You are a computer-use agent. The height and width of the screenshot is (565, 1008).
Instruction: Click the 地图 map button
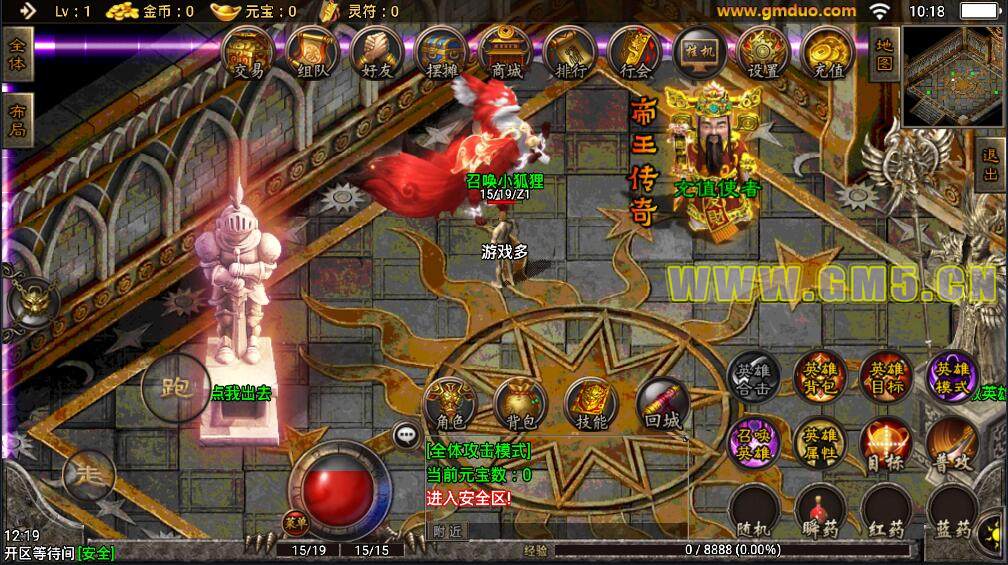883,55
